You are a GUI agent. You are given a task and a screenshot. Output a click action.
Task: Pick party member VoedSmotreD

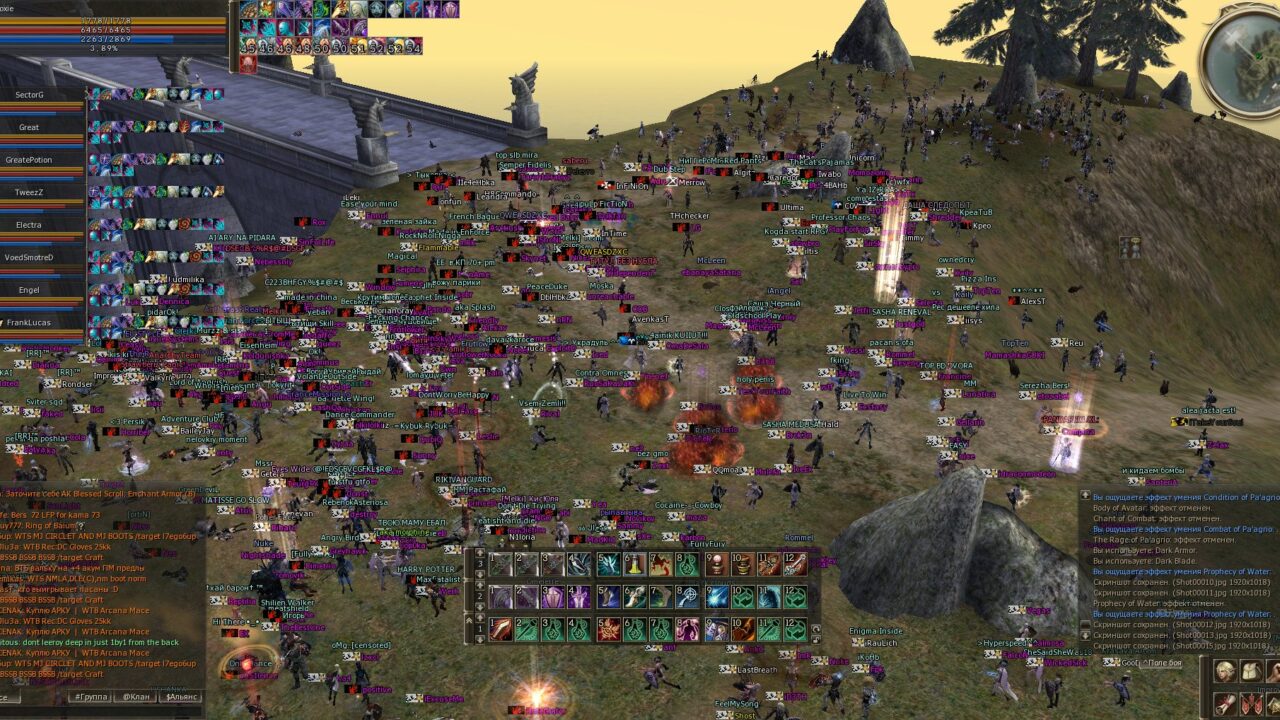pyautogui.click(x=30, y=257)
